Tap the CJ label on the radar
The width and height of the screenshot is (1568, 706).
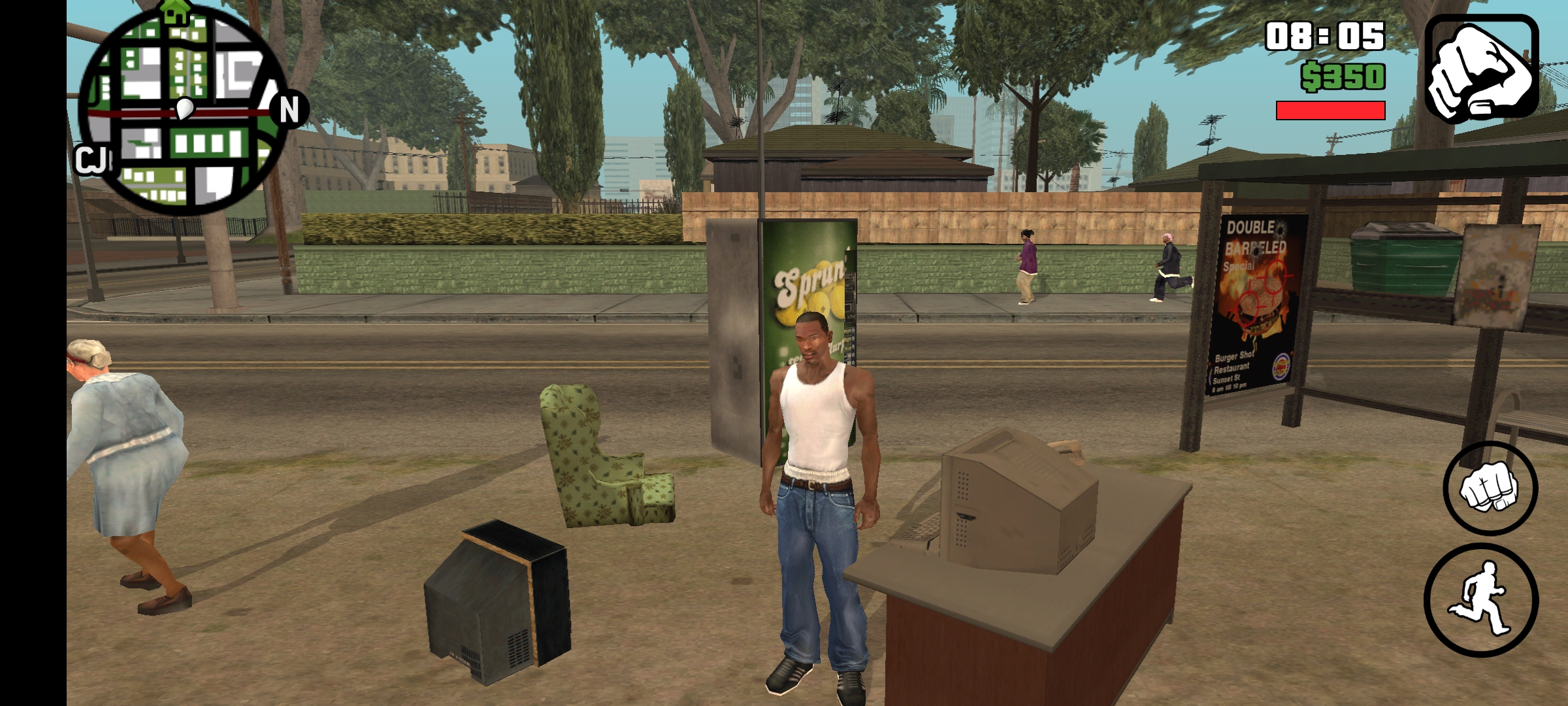tap(91, 159)
